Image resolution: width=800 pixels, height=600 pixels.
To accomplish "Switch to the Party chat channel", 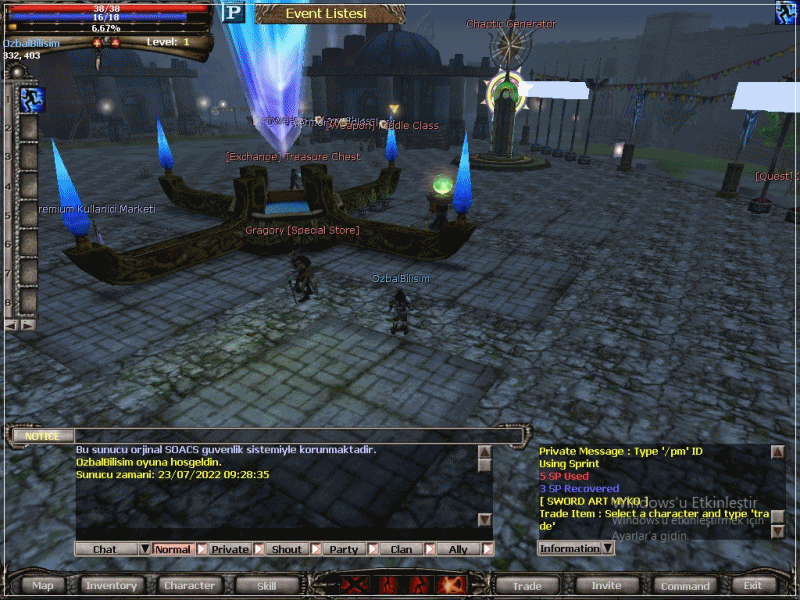I will coord(344,549).
